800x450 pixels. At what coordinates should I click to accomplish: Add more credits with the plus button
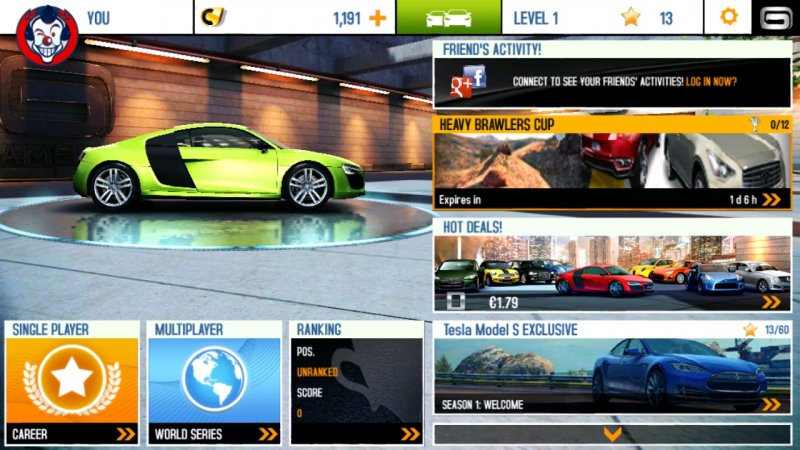(x=377, y=18)
